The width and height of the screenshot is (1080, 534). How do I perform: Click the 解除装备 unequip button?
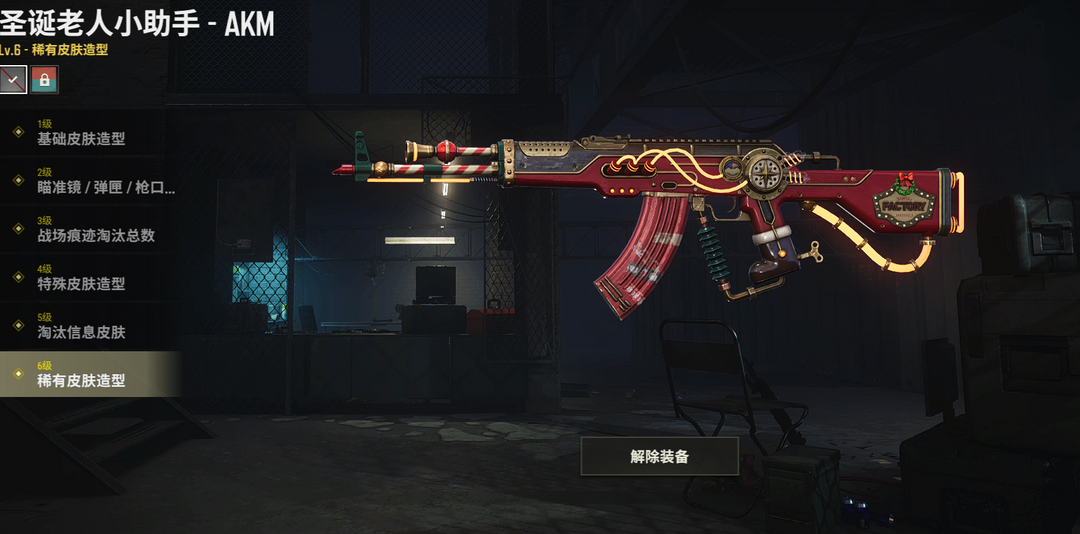pos(659,456)
